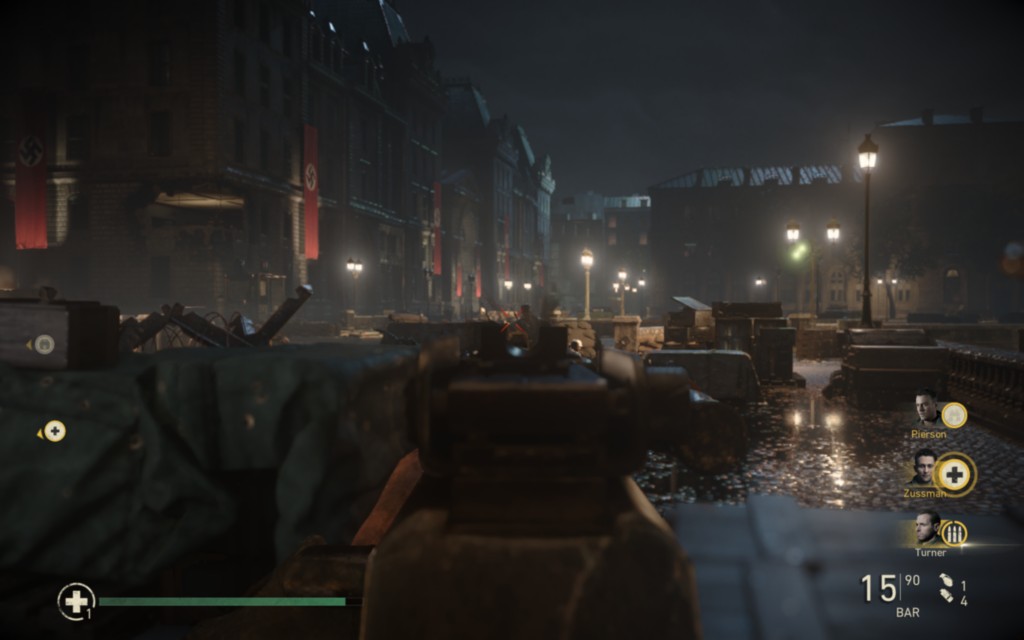
Task: Click the faded squad marker above the medic marker
Action: click(x=43, y=344)
